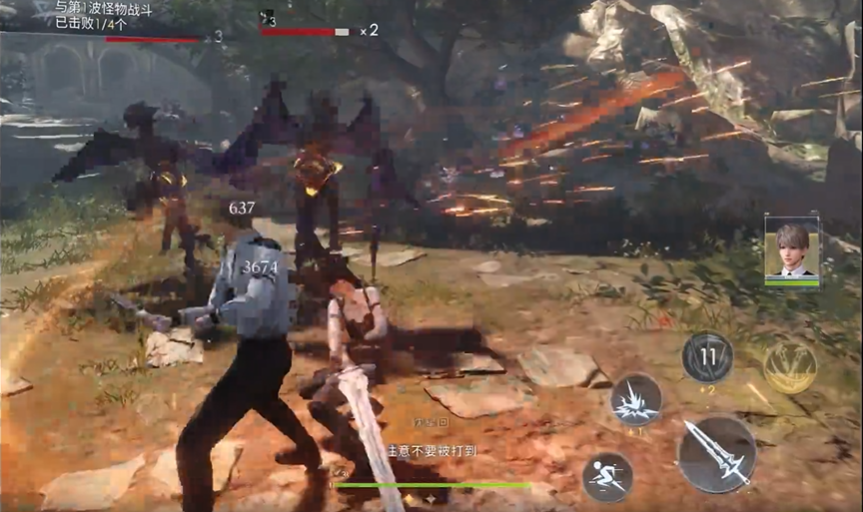Select the teammate character portrait

791,247
